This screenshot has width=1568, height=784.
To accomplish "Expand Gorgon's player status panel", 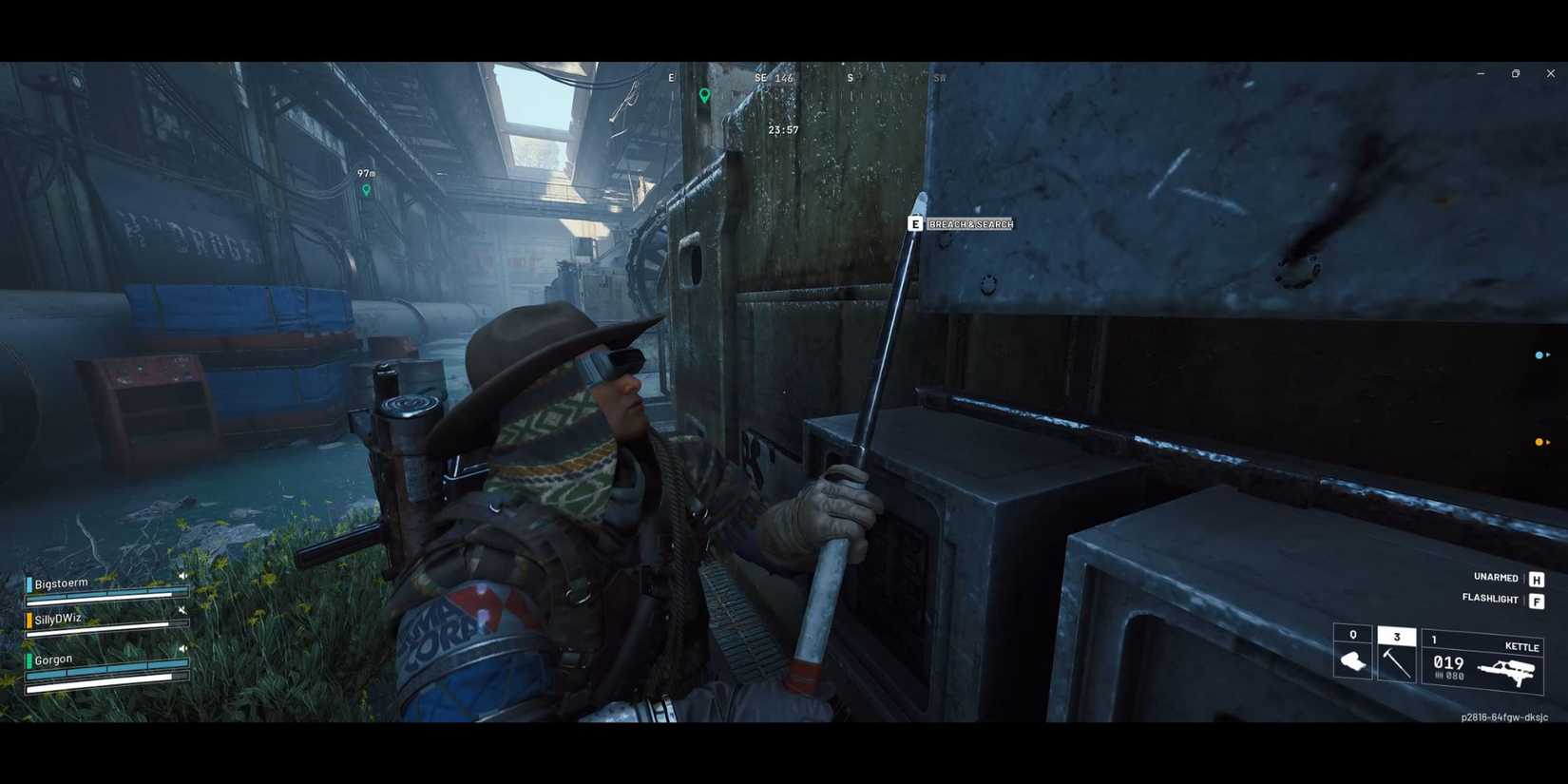I will pos(52,659).
